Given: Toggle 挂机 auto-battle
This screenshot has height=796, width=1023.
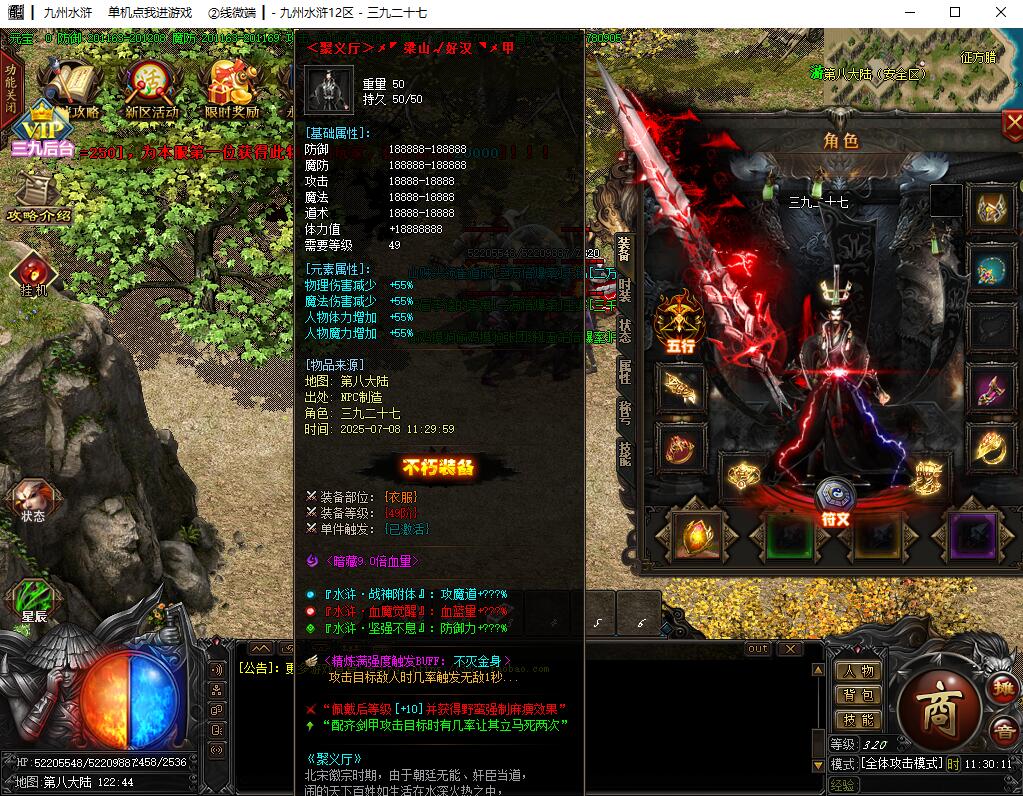Looking at the screenshot, I should point(33,272).
